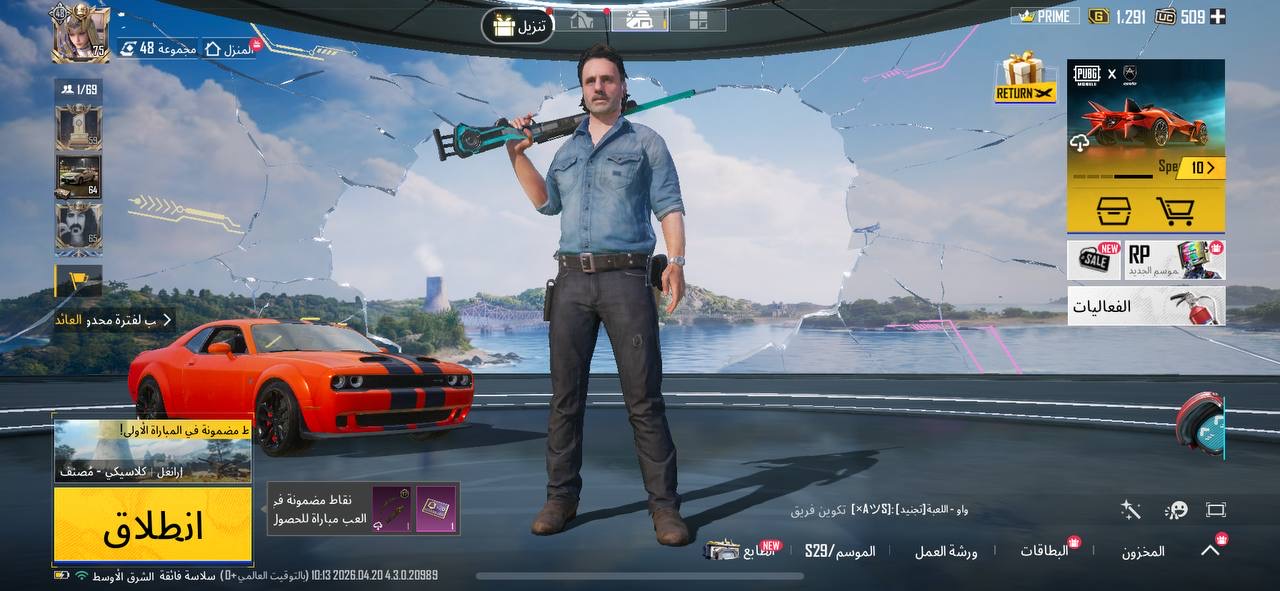Open the RP new season pass
The image size is (1280, 591).
point(1174,260)
